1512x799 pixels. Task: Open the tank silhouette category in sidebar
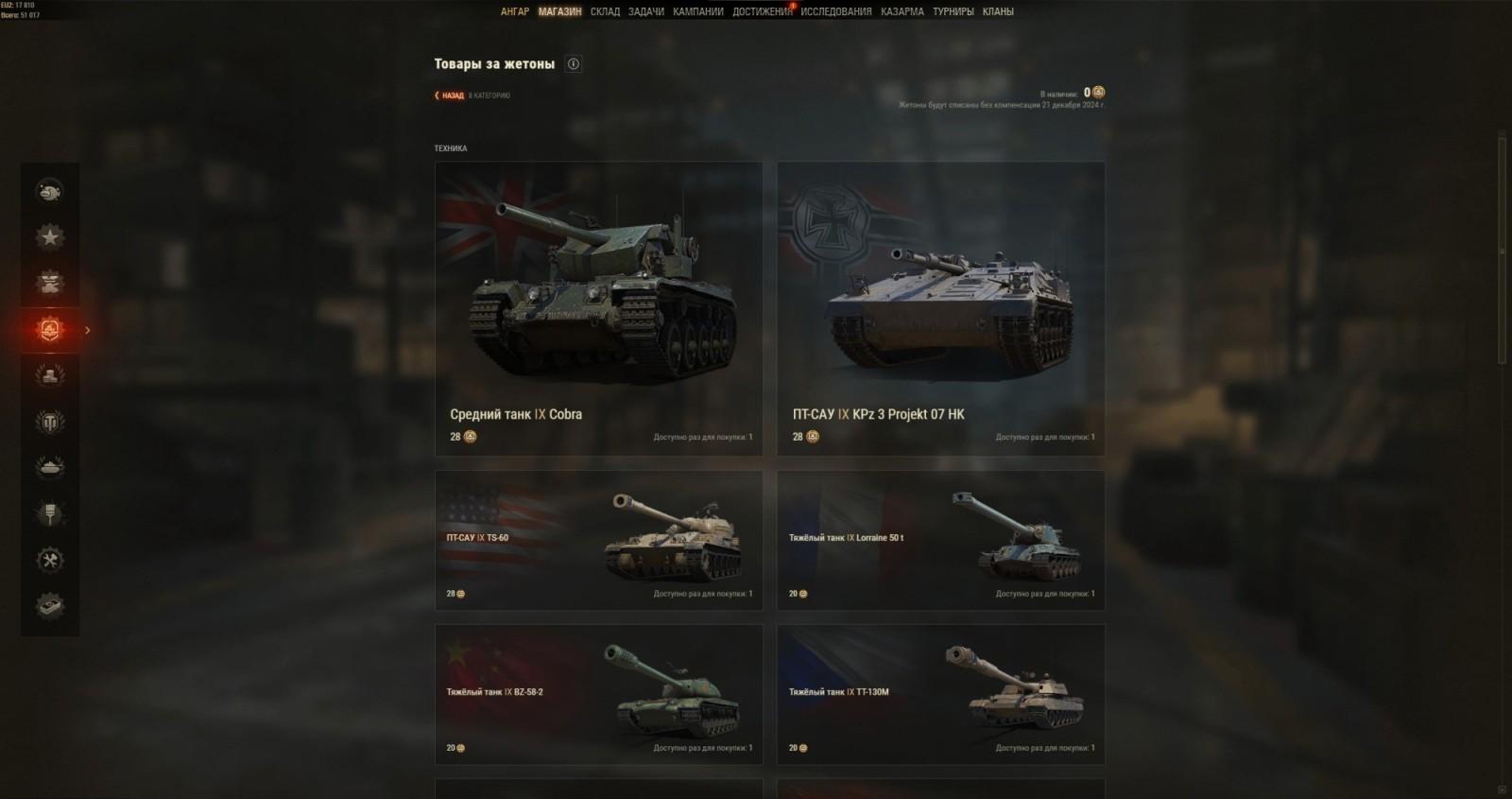click(x=51, y=466)
